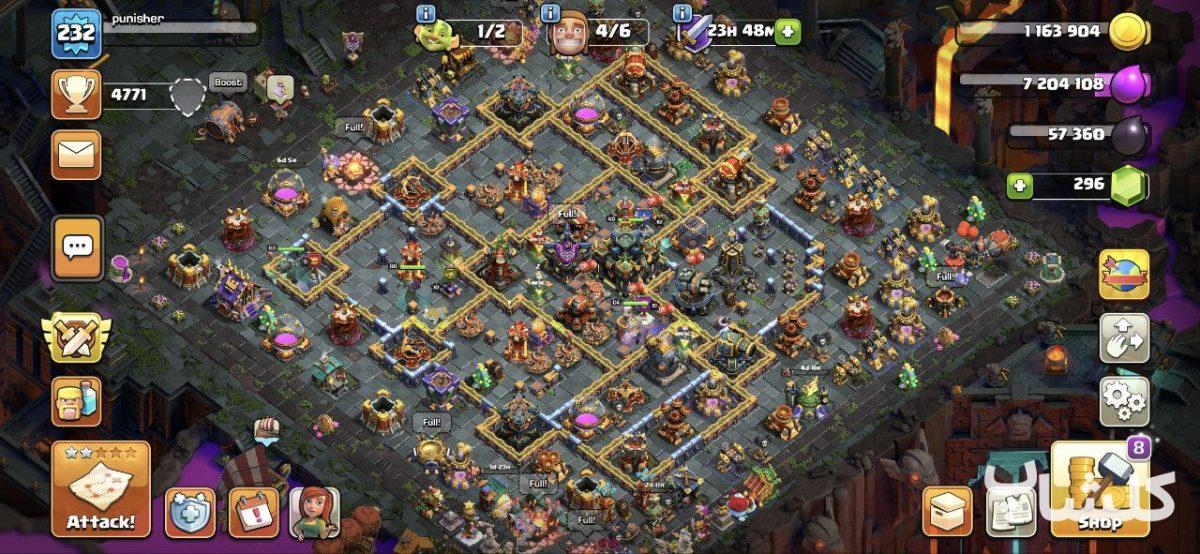Add gems with the green plus
The image size is (1200, 554).
[1019, 185]
